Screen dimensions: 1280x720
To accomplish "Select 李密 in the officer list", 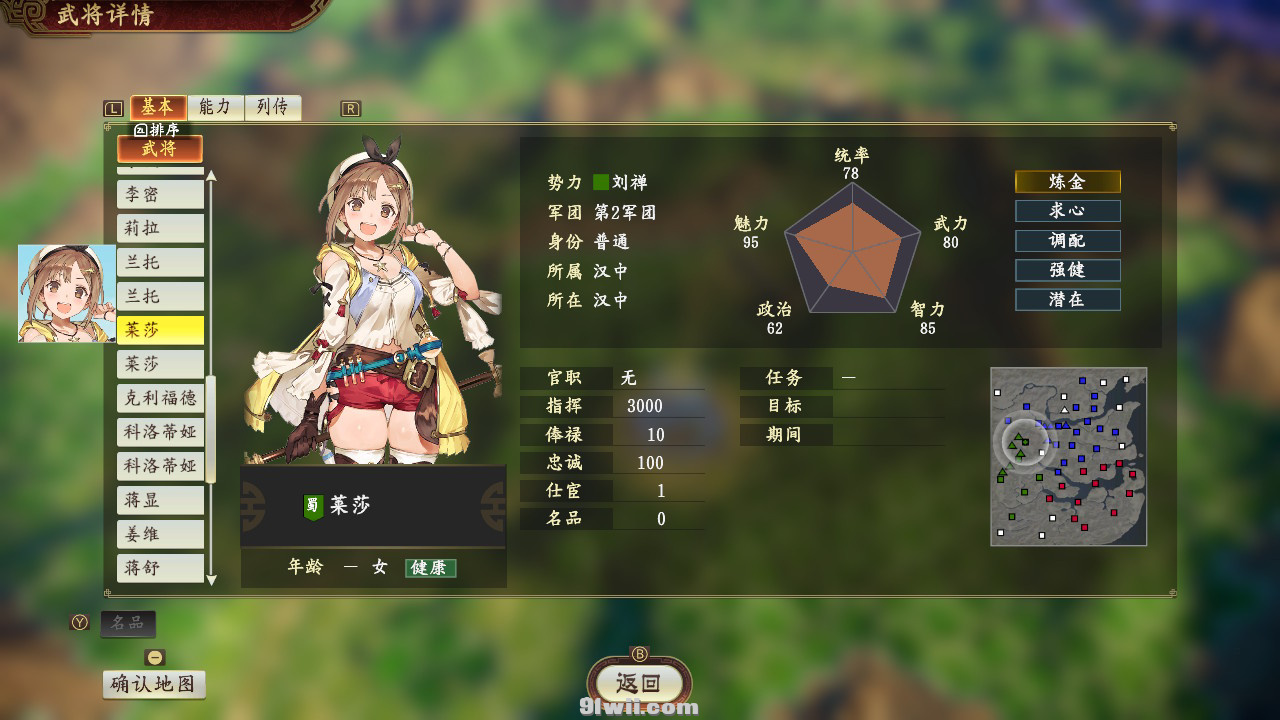I will (160, 194).
